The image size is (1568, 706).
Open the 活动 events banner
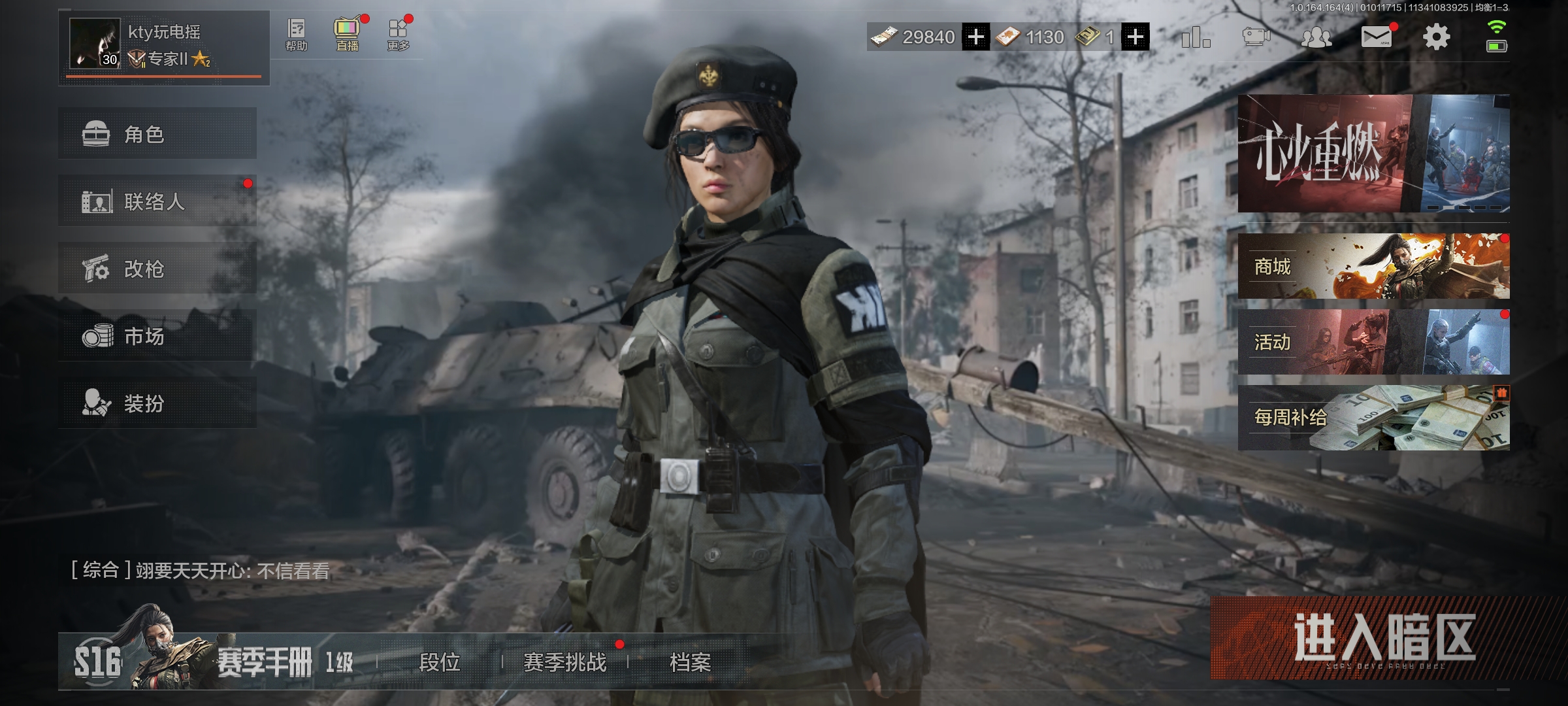(1373, 342)
